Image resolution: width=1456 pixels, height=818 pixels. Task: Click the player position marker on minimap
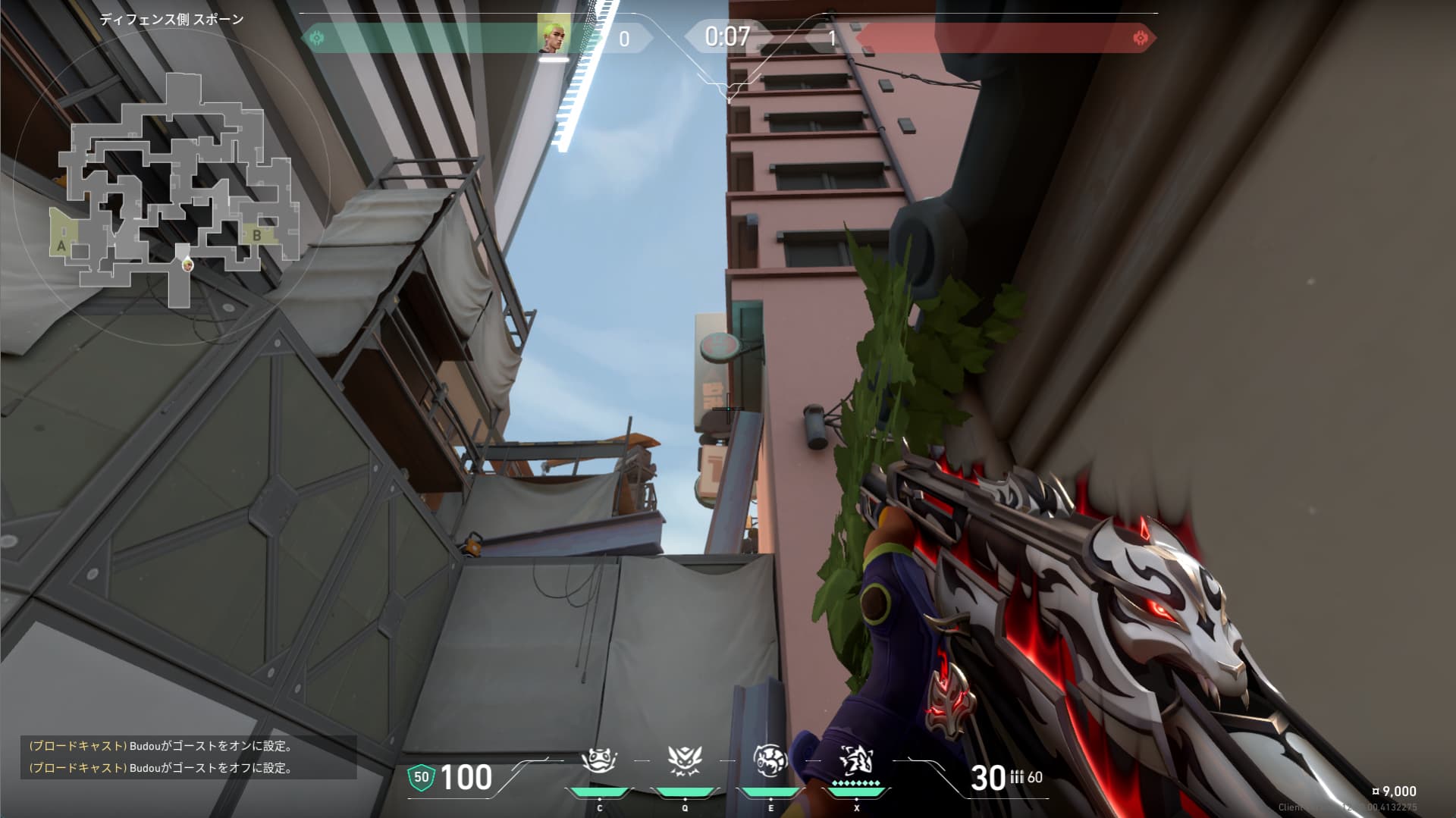pos(187,265)
